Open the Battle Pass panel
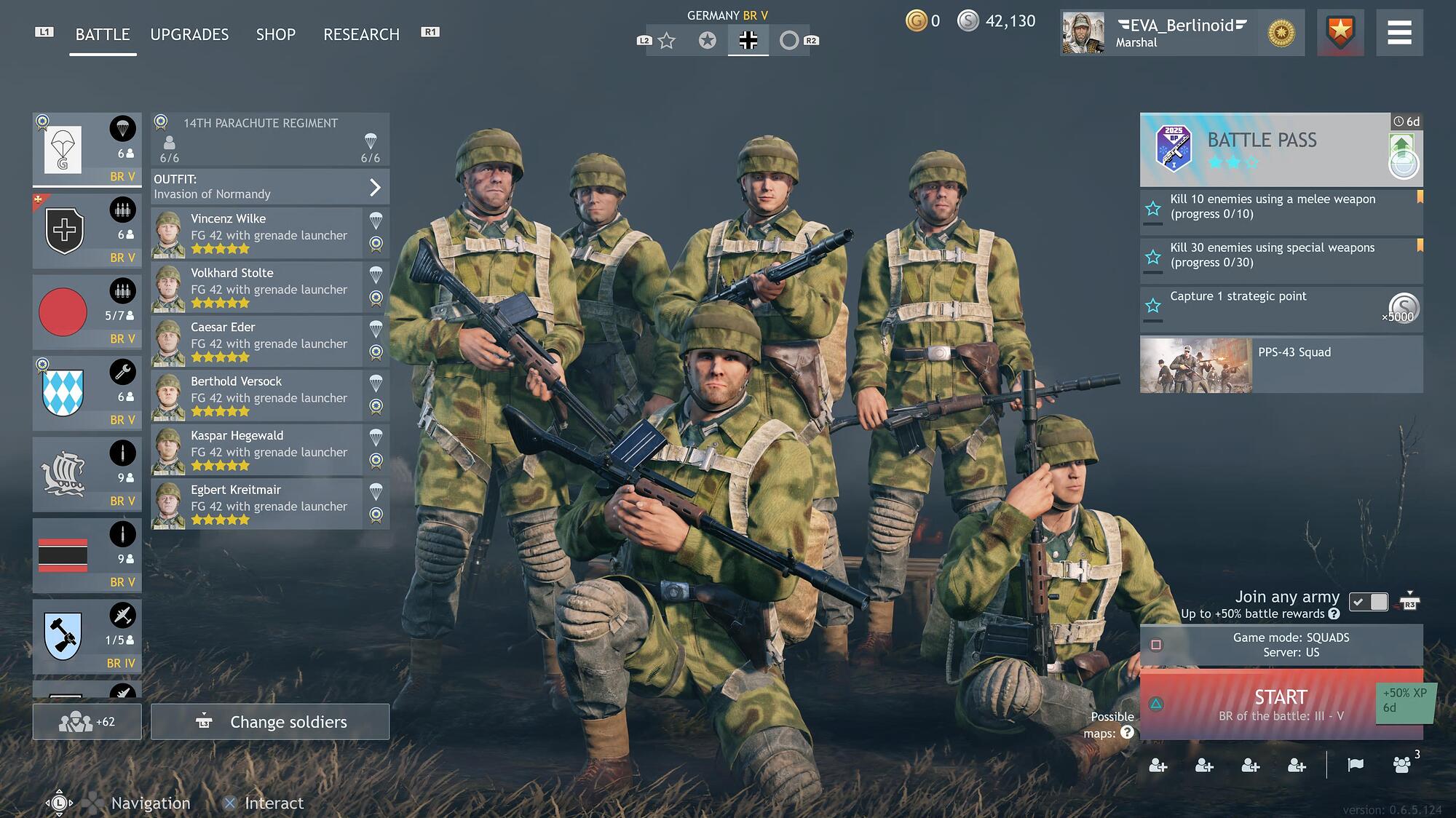This screenshot has width=1456, height=818. click(1280, 151)
